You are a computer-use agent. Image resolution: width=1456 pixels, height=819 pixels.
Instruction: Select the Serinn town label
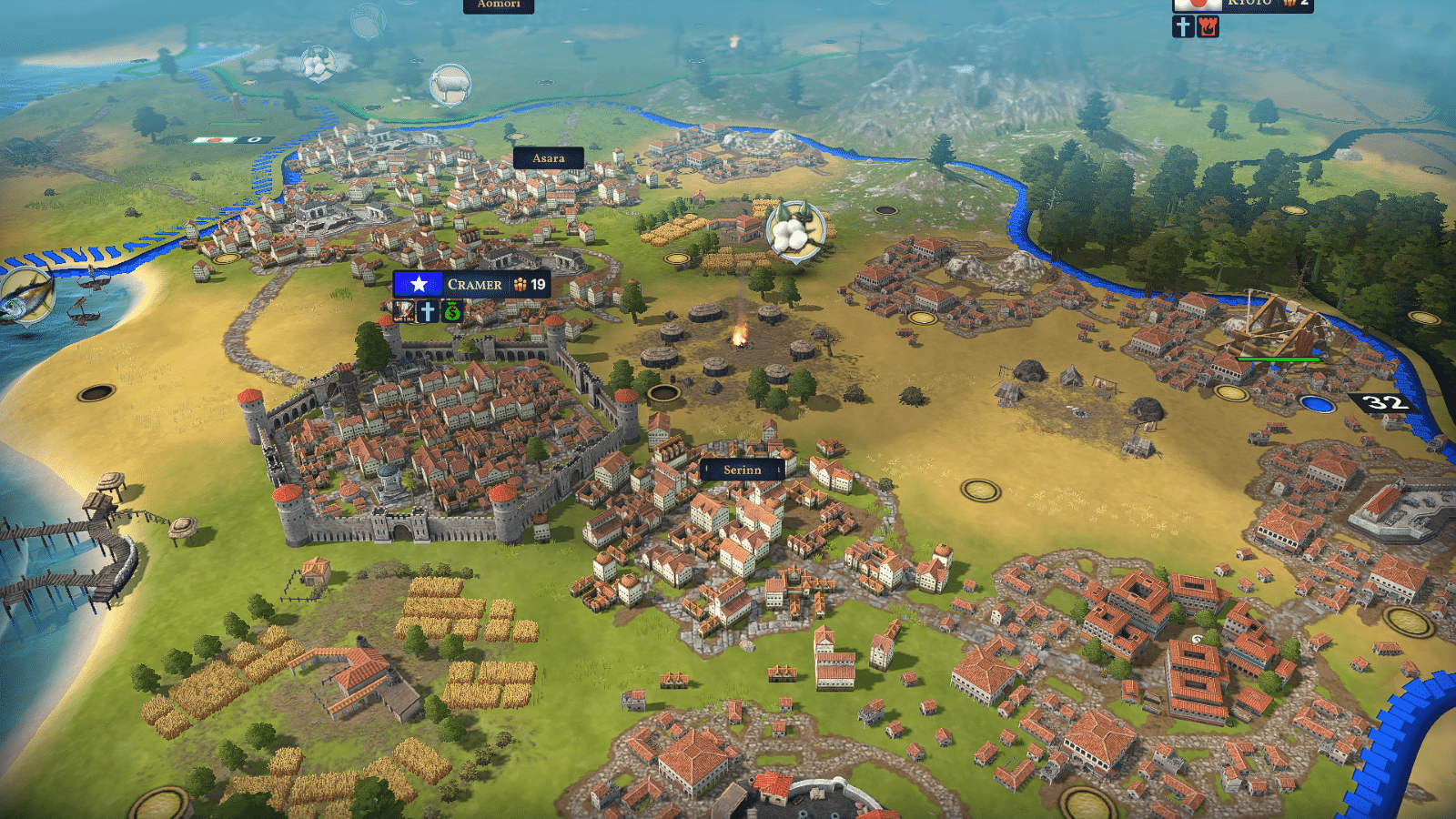coord(744,470)
